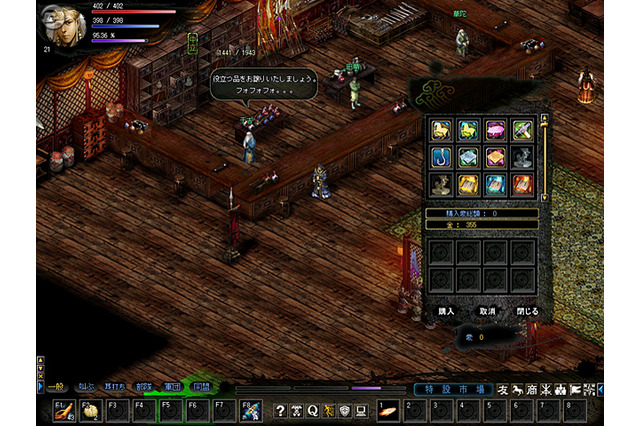This screenshot has width=640, height=426.
Task: Choose the dark statue shop item
Action: click(x=524, y=157)
